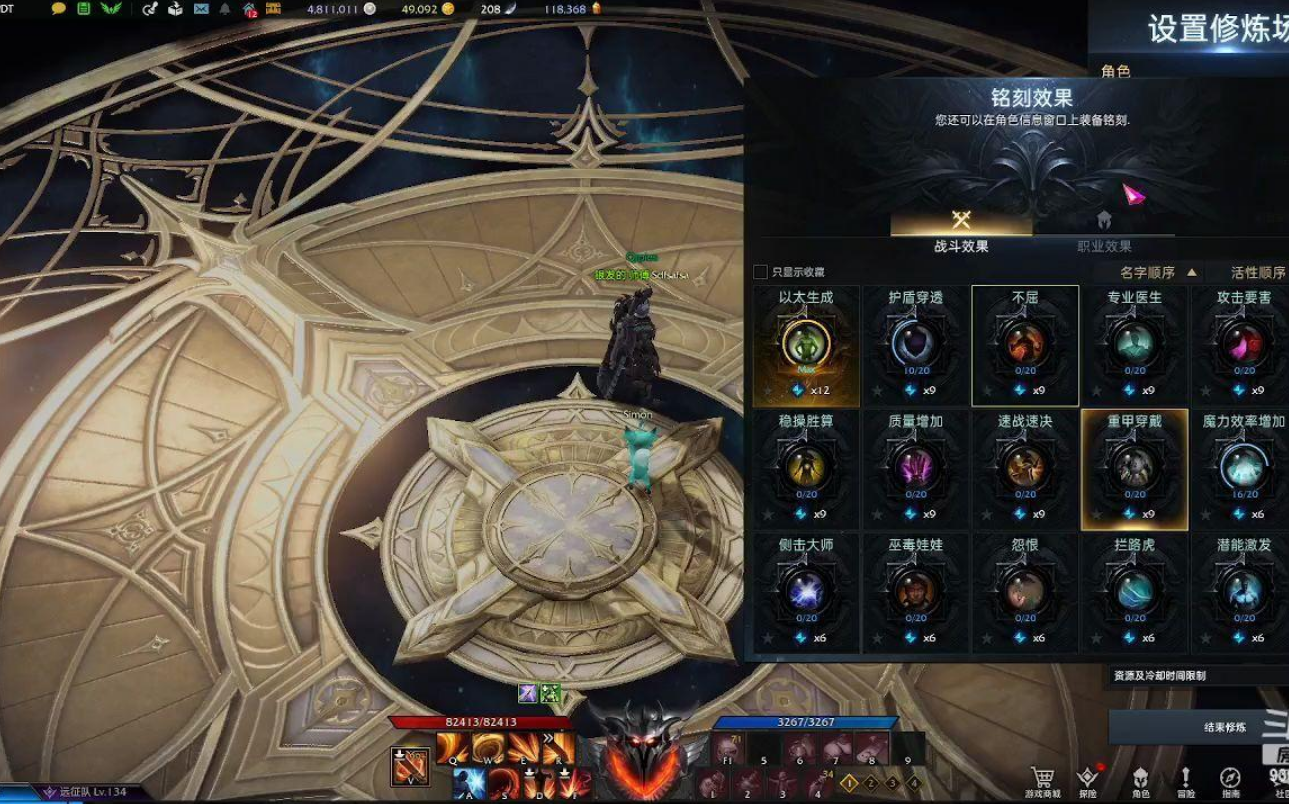Select the 以太生成 engraving
This screenshot has height=804, width=1289.
[806, 345]
